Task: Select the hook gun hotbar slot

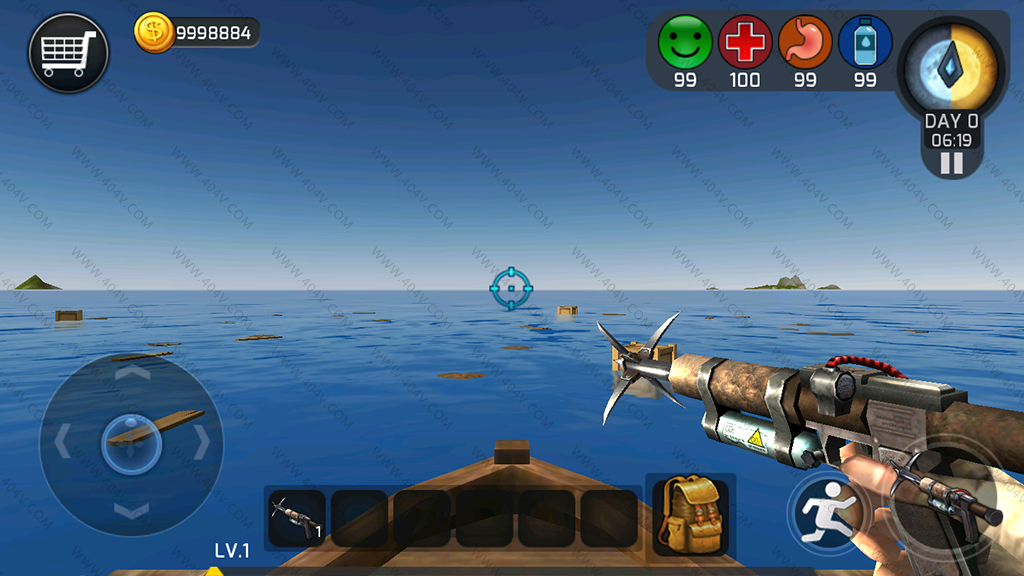Action: click(x=297, y=518)
